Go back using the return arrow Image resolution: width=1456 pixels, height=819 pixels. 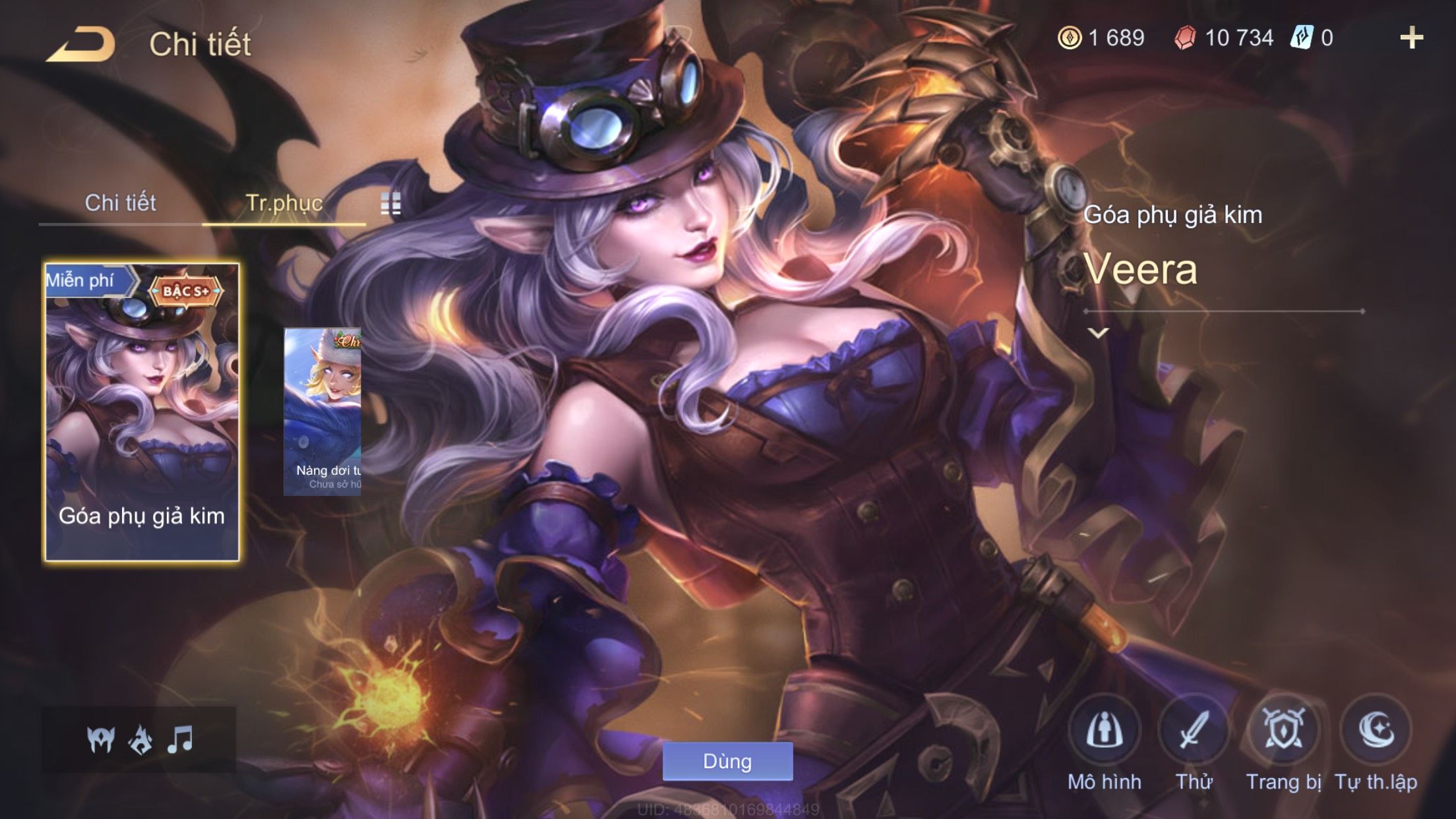(x=80, y=45)
